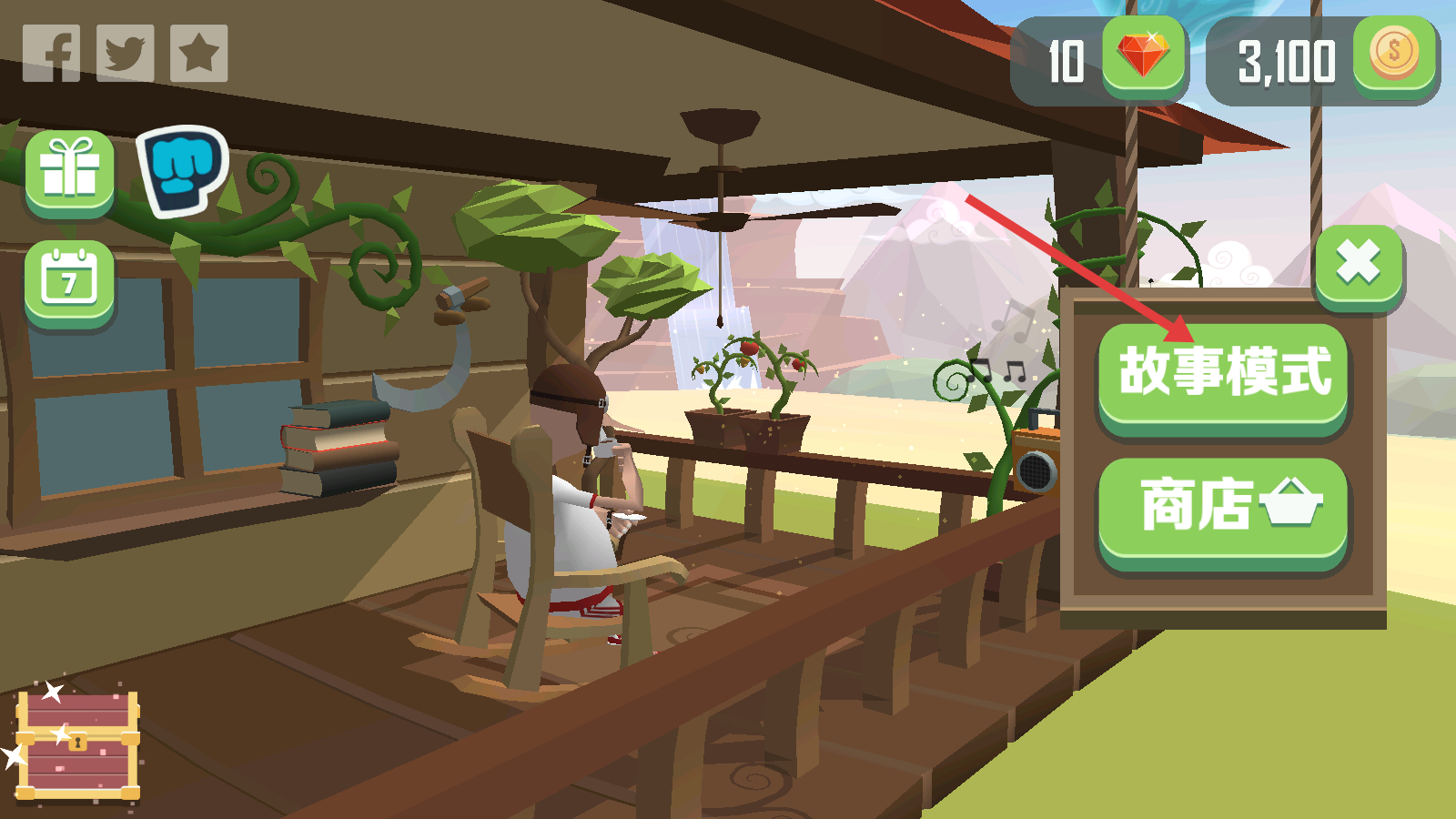Tap the blue brofist icon
Image resolution: width=1456 pixels, height=819 pixels.
pyautogui.click(x=183, y=170)
